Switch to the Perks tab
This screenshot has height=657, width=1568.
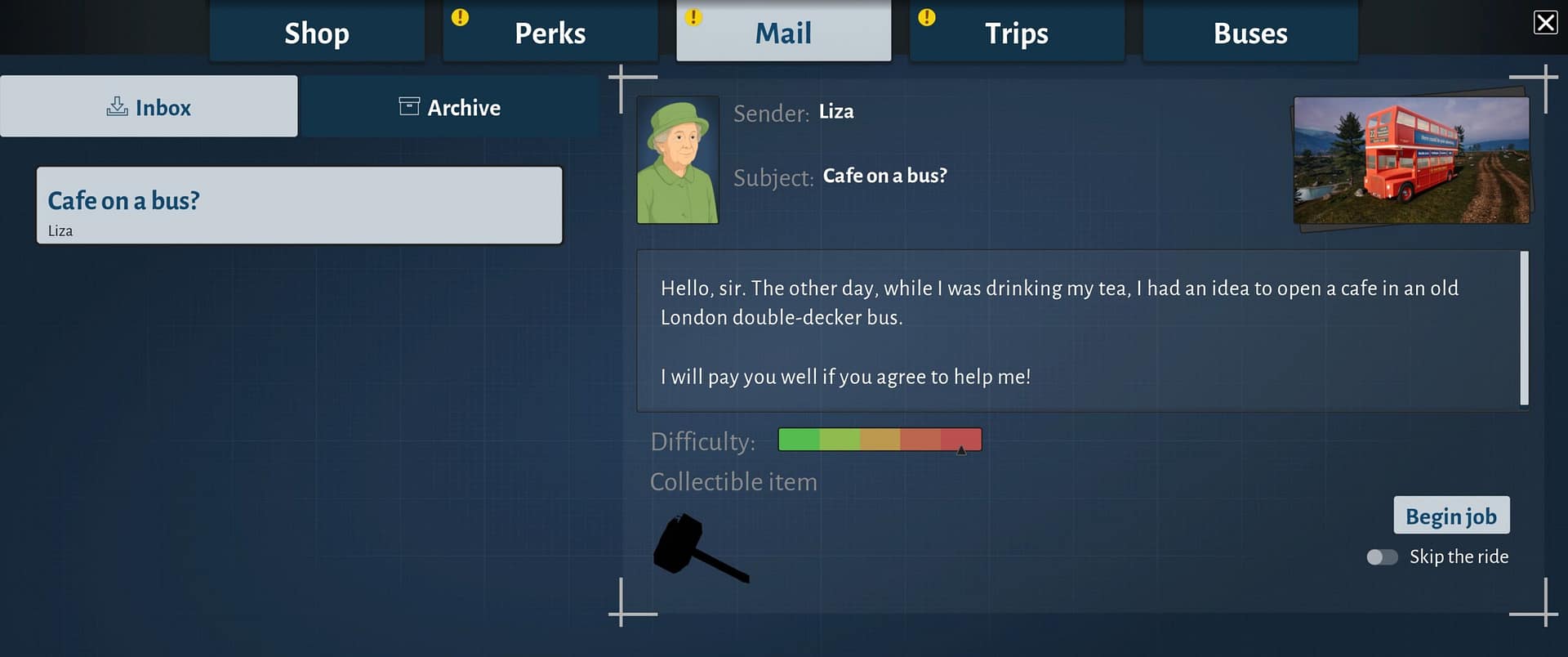coord(550,33)
